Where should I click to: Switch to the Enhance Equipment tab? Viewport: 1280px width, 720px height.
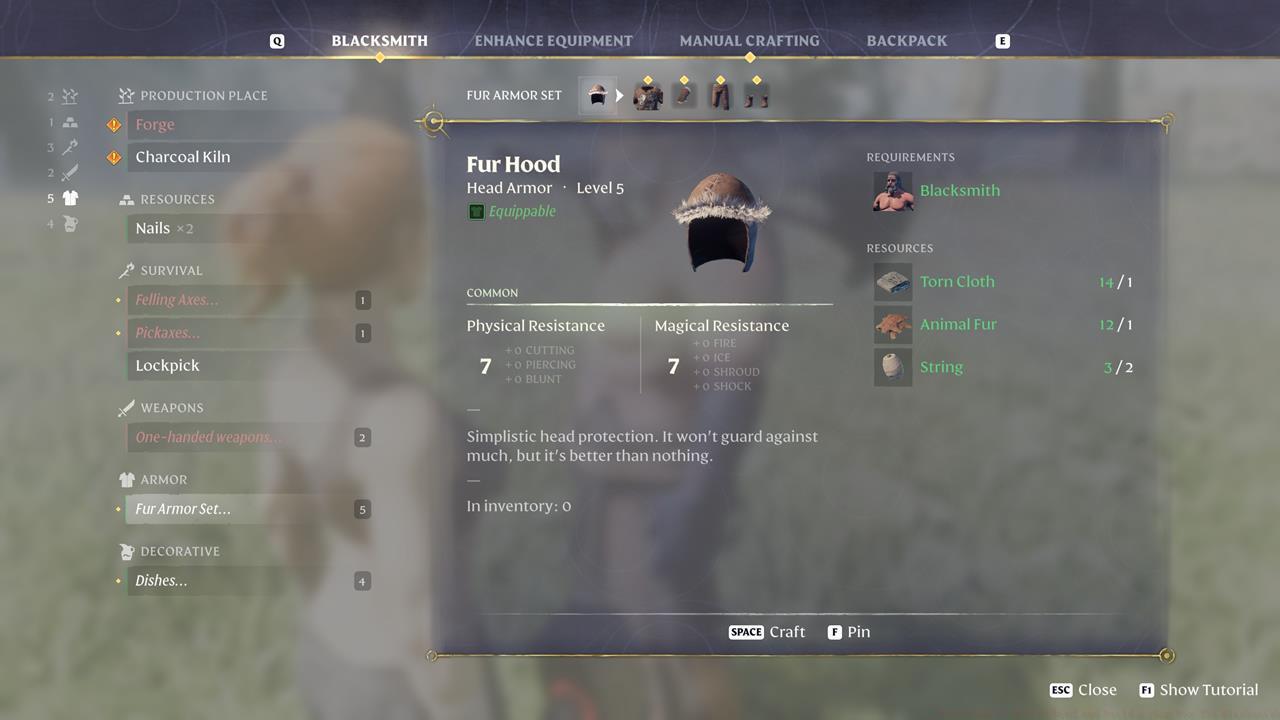pyautogui.click(x=551, y=40)
